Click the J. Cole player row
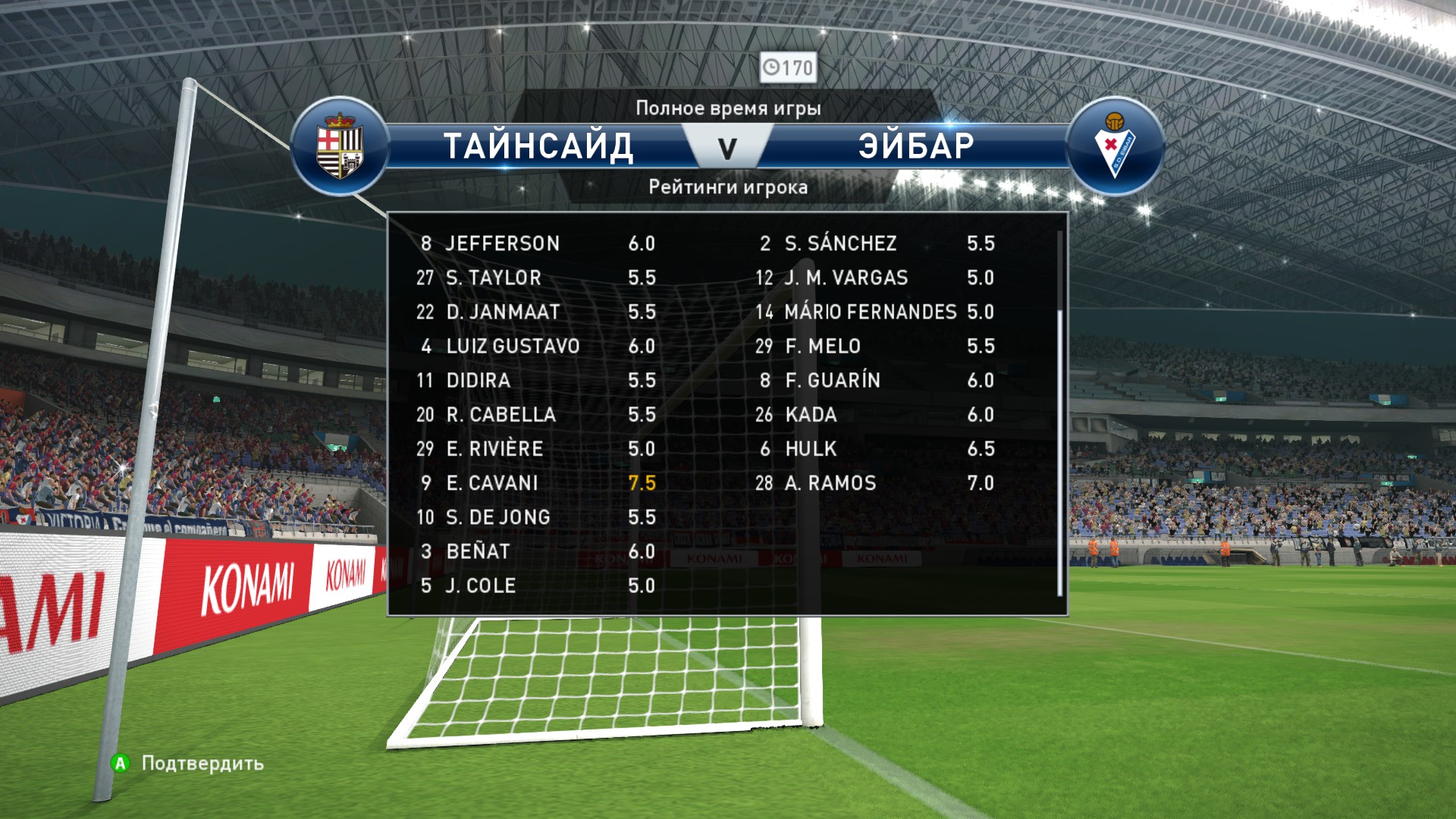Viewport: 1456px width, 819px height. (536, 585)
